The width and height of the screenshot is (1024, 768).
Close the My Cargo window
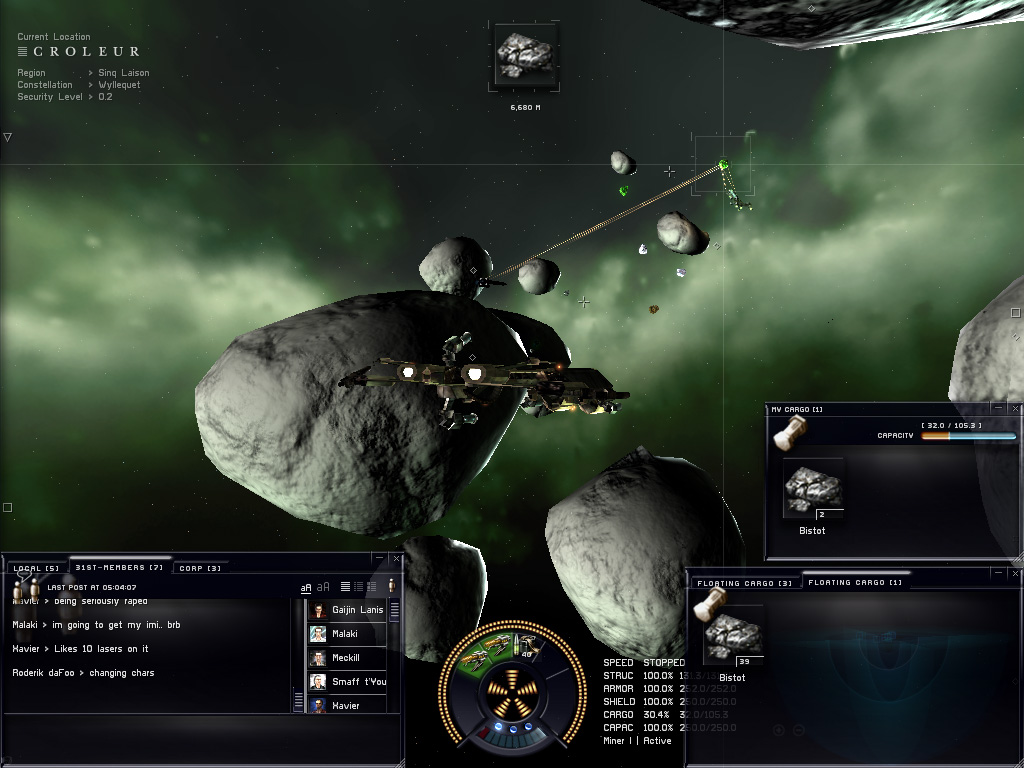tap(1016, 408)
